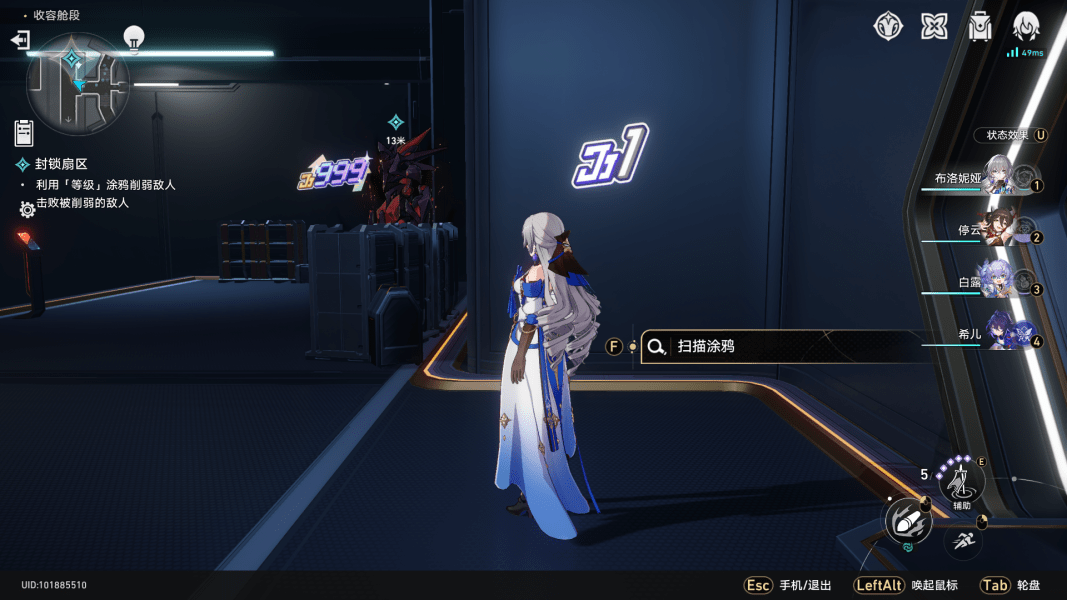Click the lightbulb hint icon
The height and width of the screenshot is (600, 1067).
pos(134,38)
